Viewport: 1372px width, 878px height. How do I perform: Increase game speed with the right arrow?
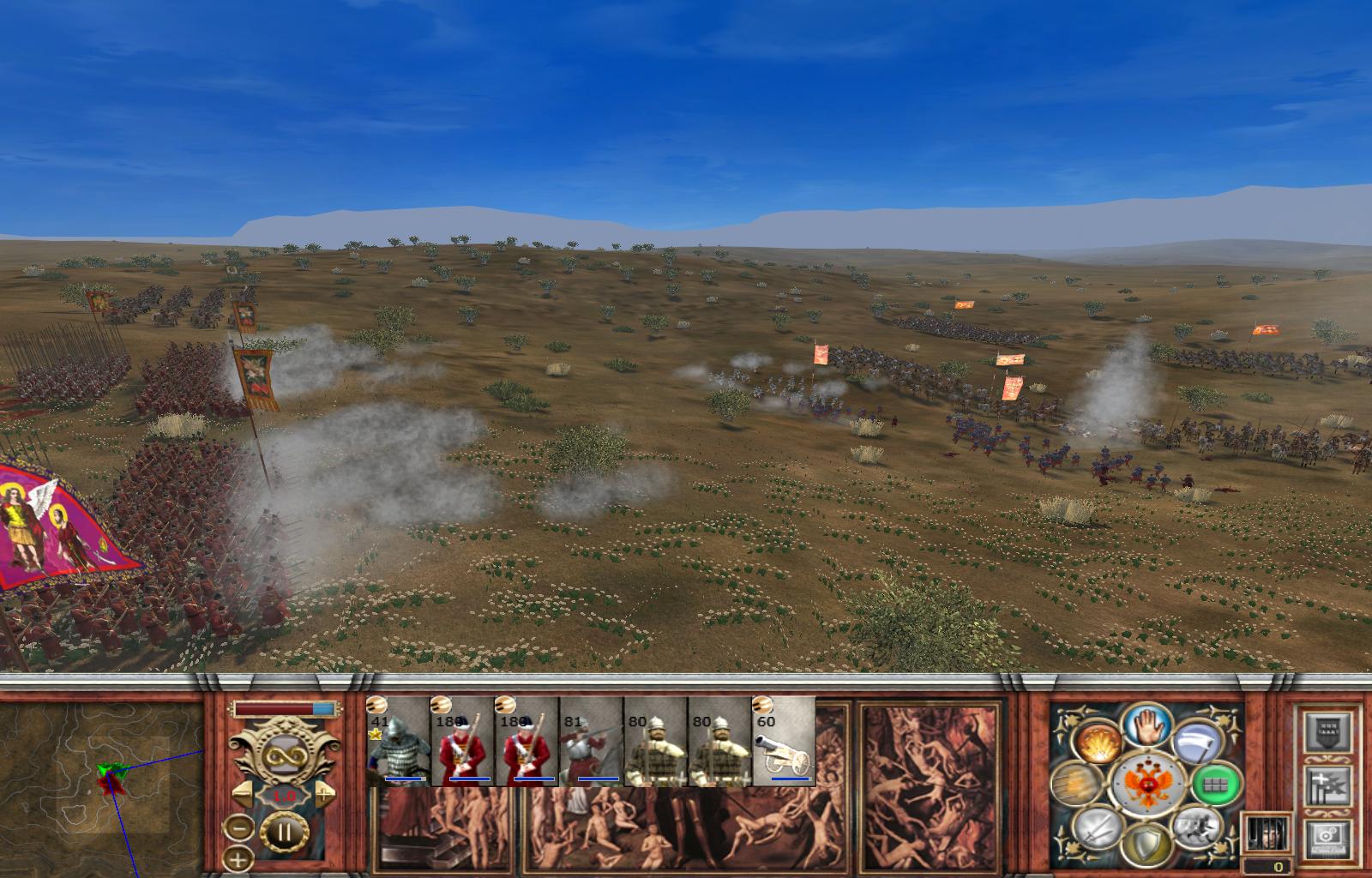[323, 795]
